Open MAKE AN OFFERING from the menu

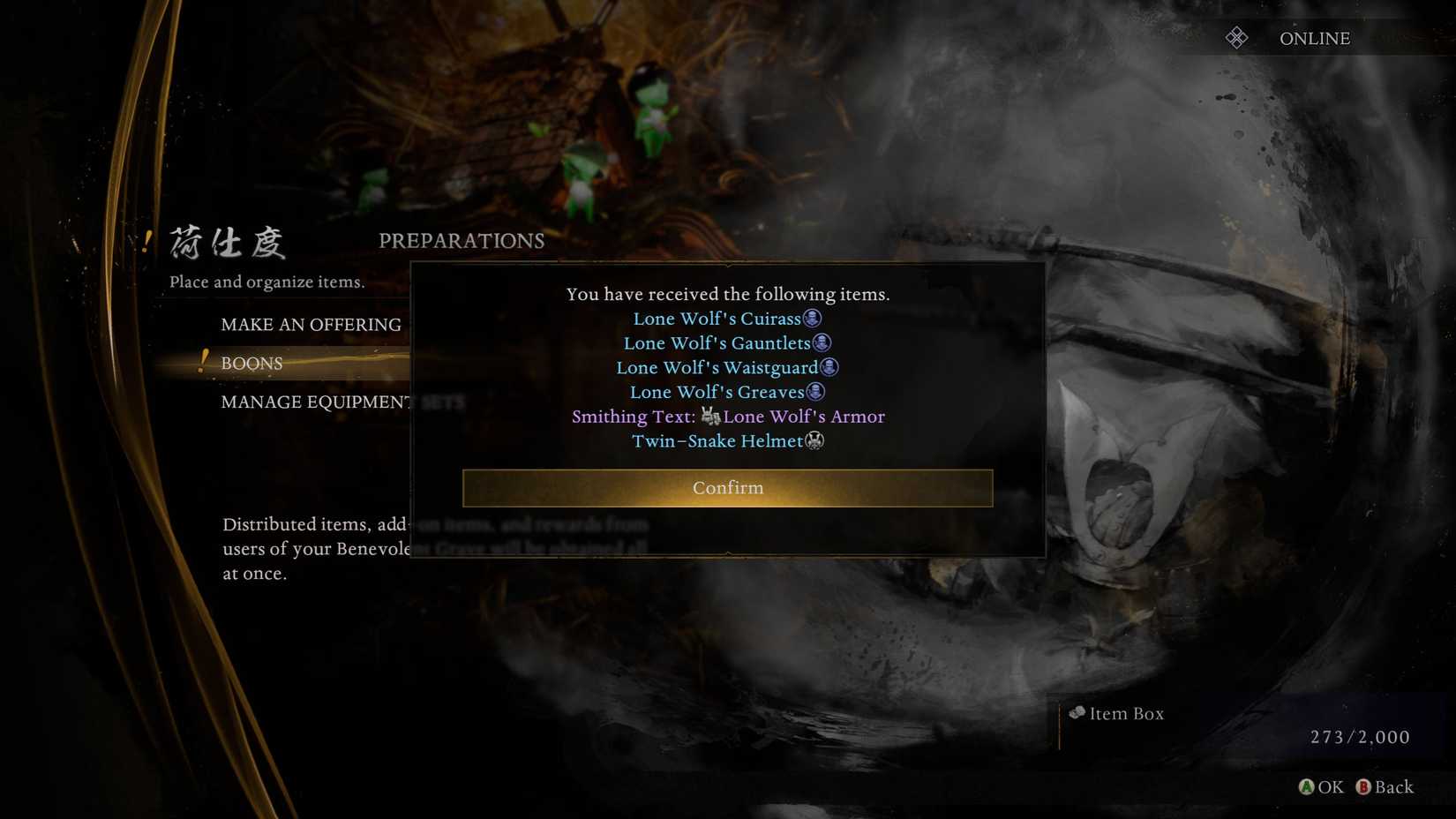311,325
